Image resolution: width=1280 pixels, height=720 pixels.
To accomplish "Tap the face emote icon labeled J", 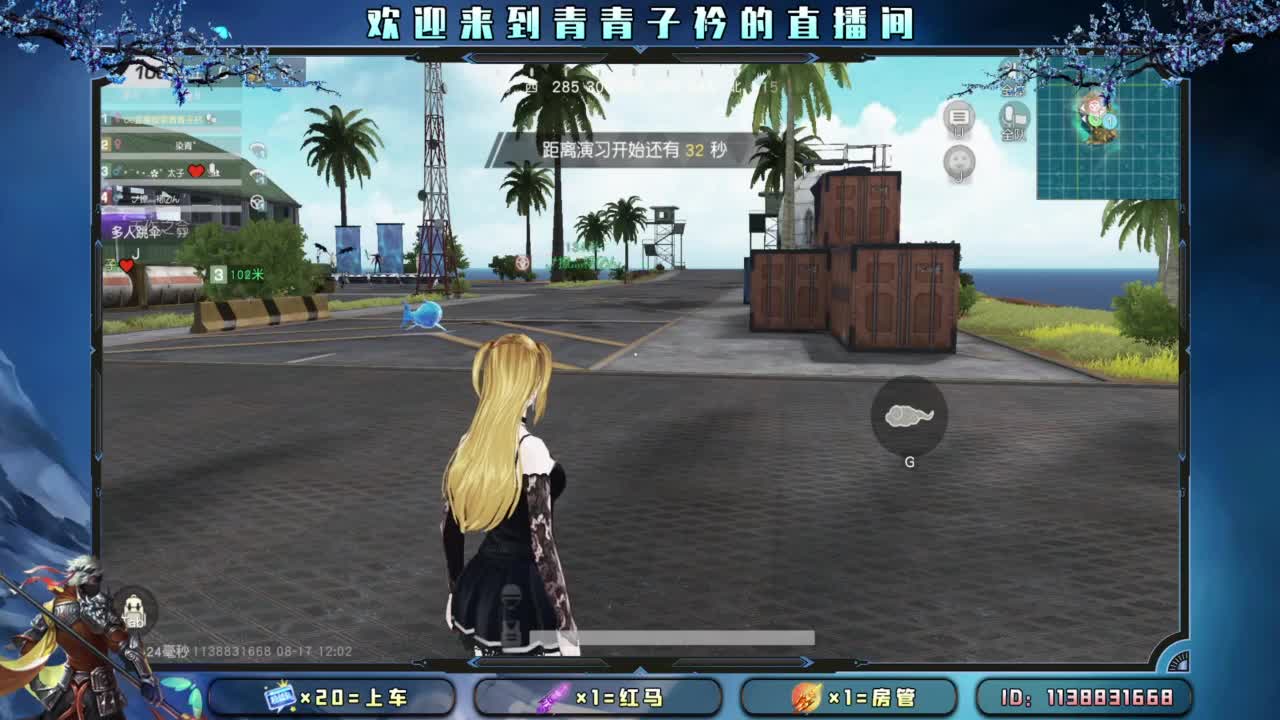I will [x=958, y=162].
